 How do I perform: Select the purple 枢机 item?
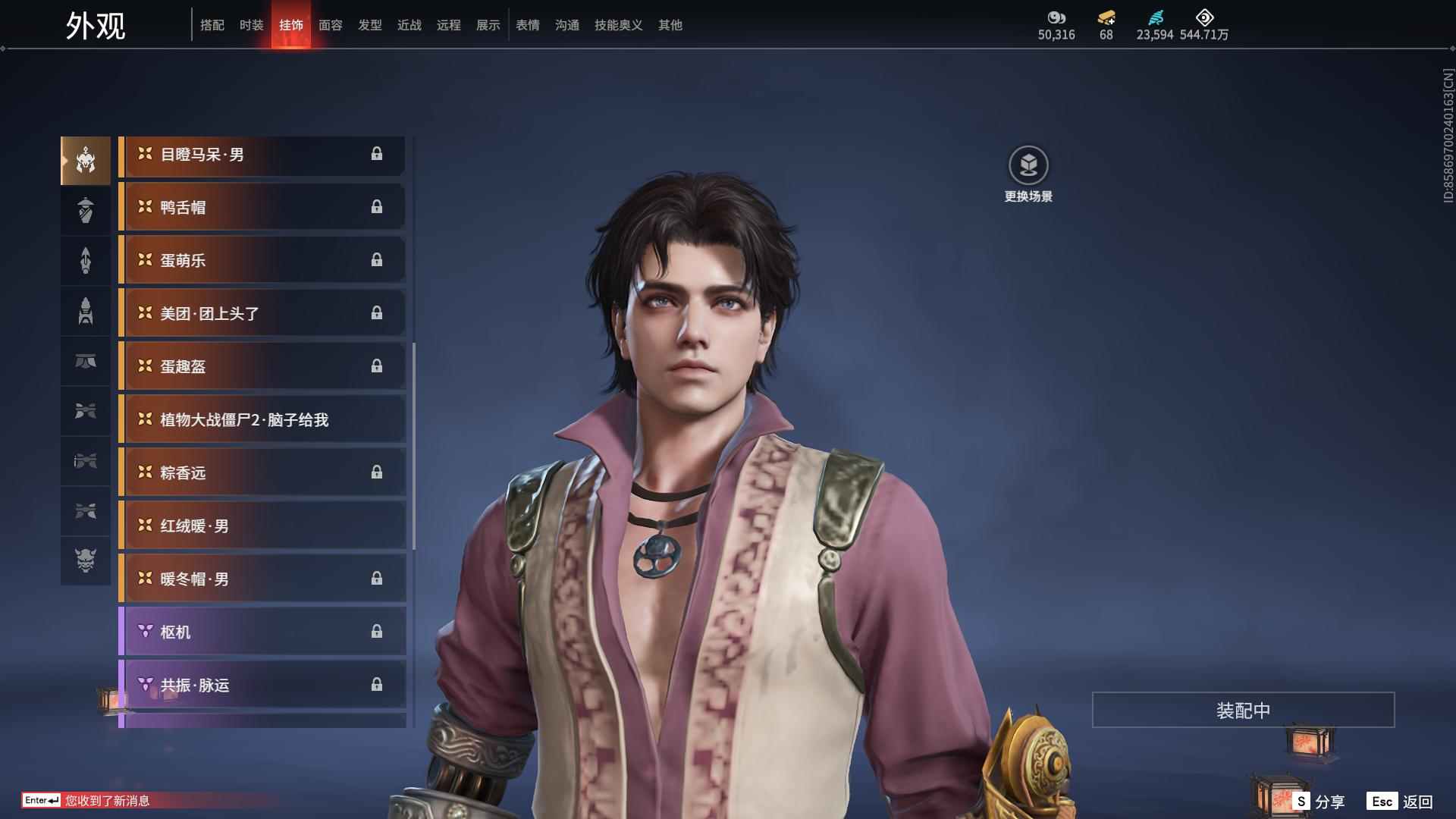coord(262,632)
